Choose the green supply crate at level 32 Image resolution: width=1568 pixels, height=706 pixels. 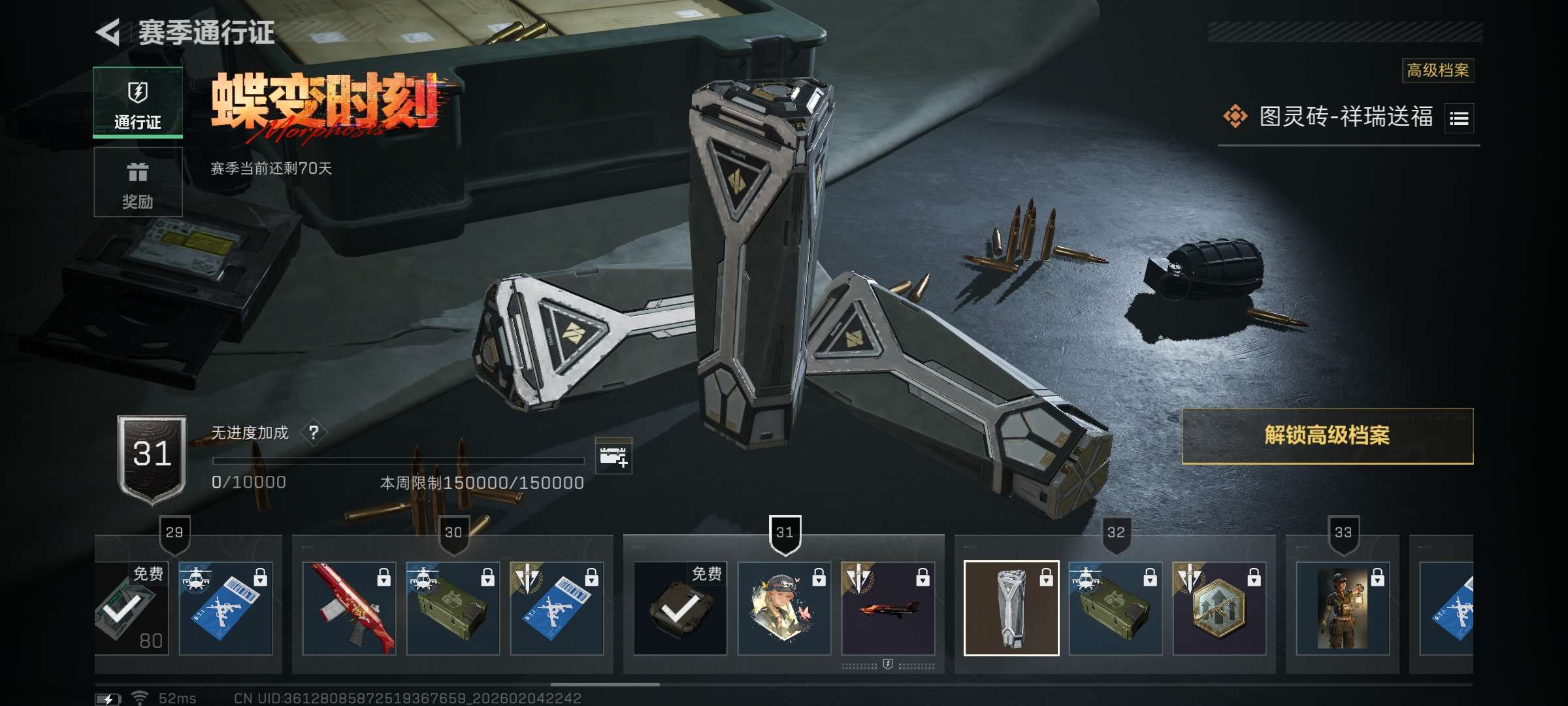pos(1115,609)
